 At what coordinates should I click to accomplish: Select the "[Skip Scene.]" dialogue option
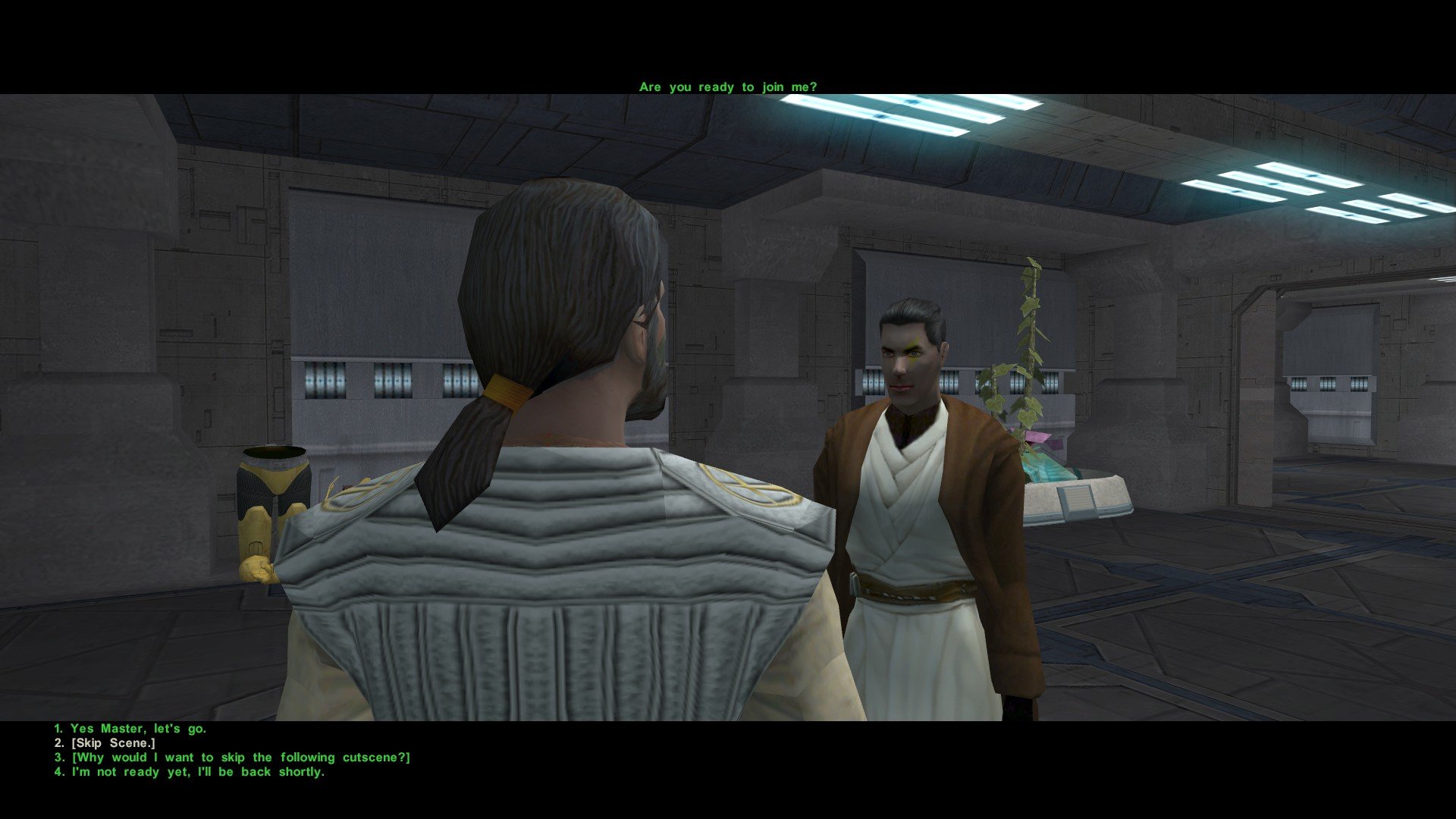[x=113, y=743]
